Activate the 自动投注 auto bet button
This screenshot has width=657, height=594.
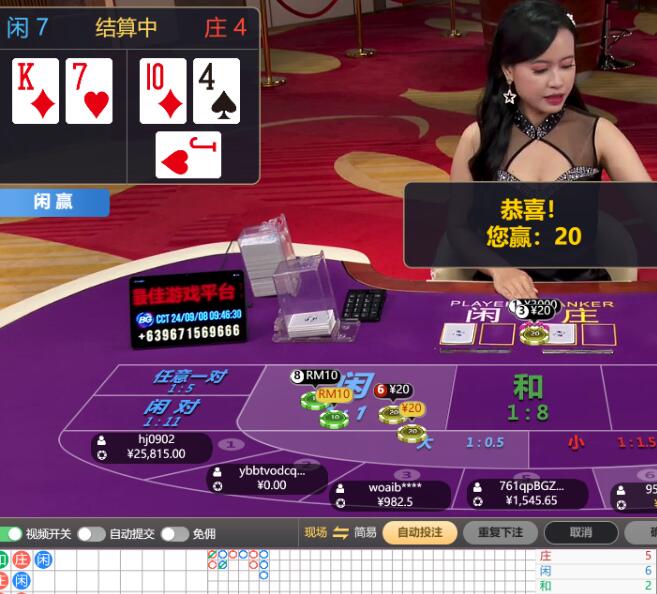click(419, 533)
